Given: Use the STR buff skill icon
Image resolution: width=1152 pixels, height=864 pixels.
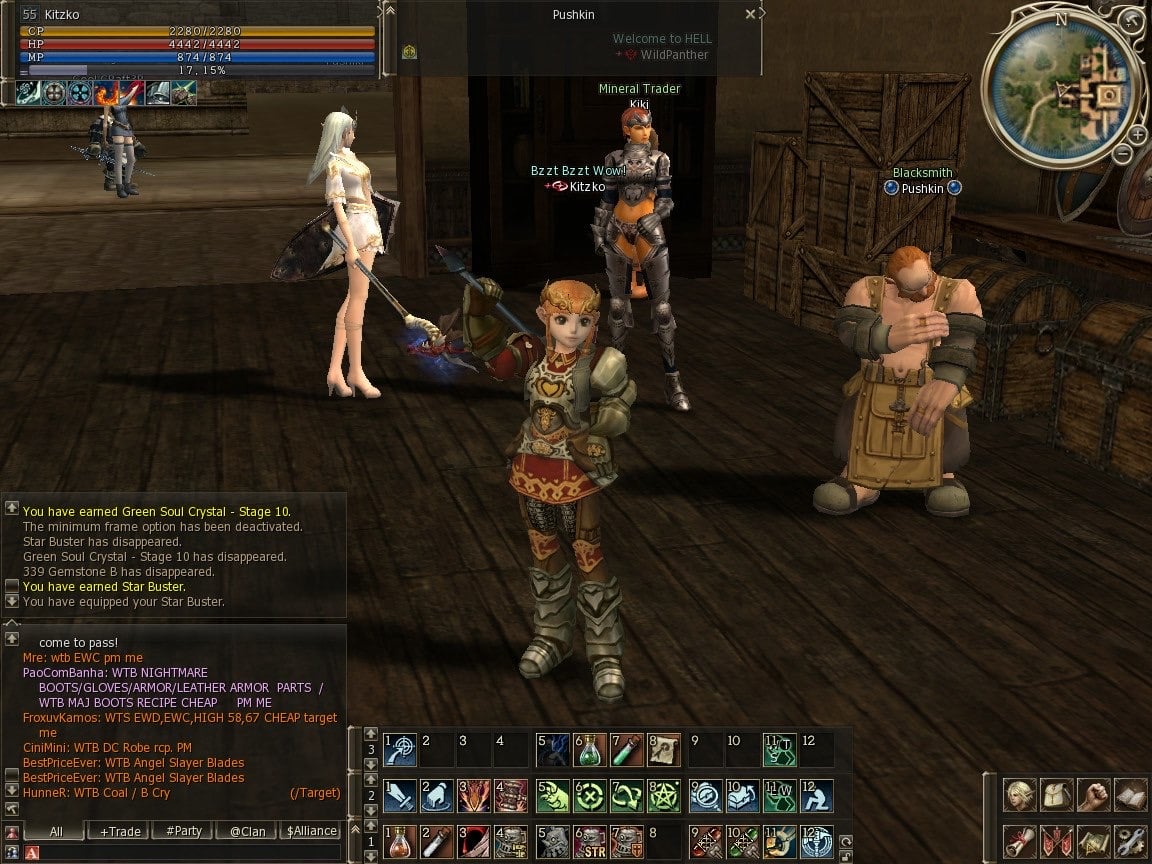Looking at the screenshot, I should 591,842.
